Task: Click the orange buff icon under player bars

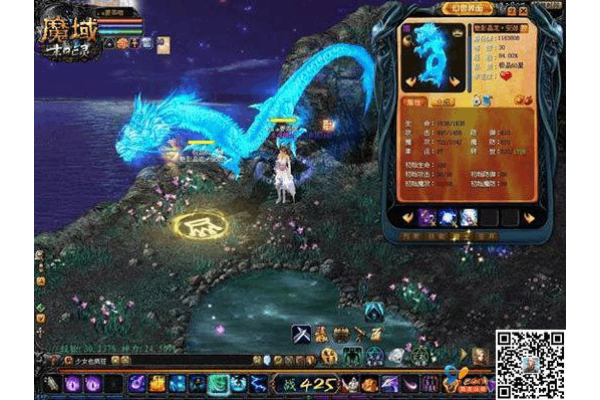Action: coord(120,44)
